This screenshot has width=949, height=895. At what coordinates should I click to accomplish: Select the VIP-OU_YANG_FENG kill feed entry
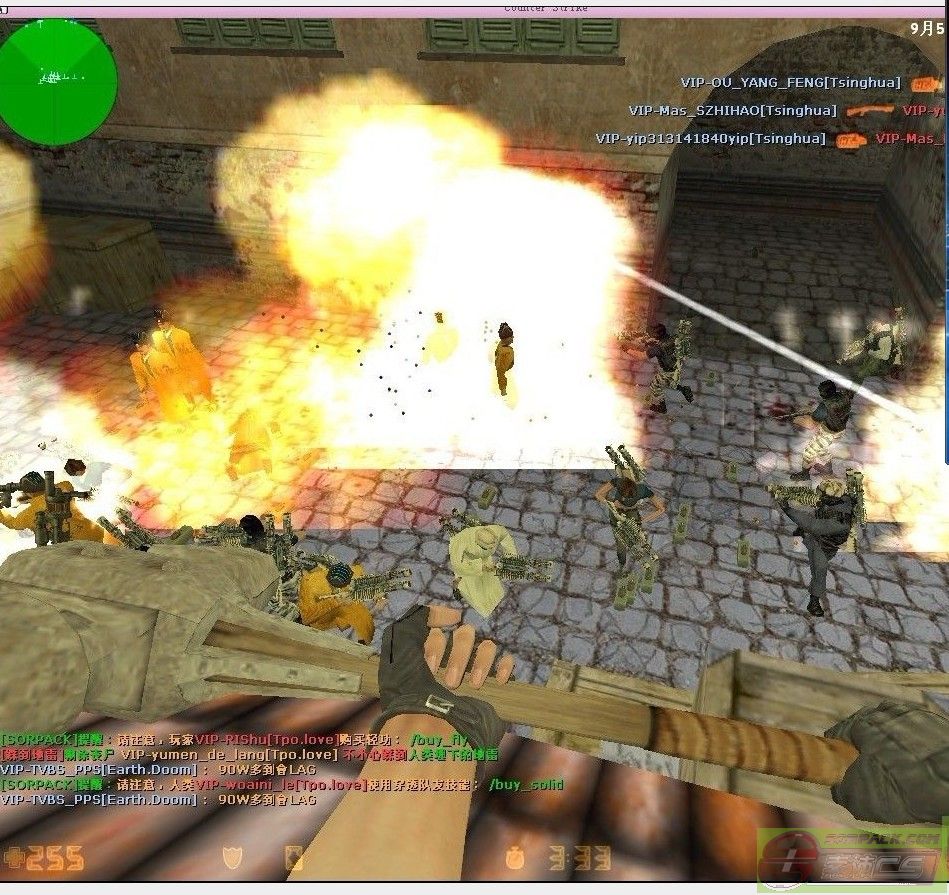point(790,83)
